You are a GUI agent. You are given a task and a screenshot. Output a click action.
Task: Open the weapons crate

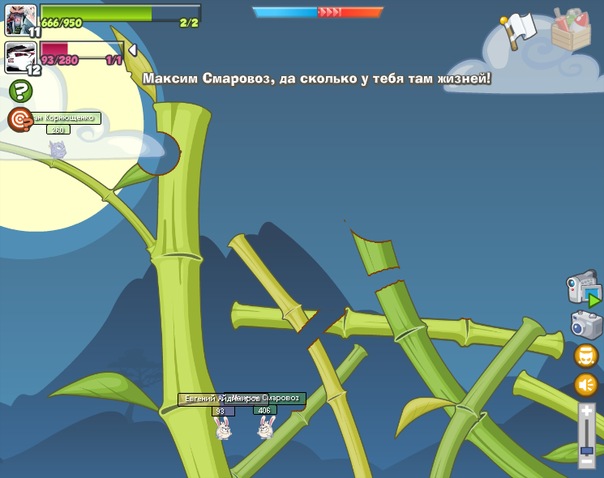[x=572, y=28]
